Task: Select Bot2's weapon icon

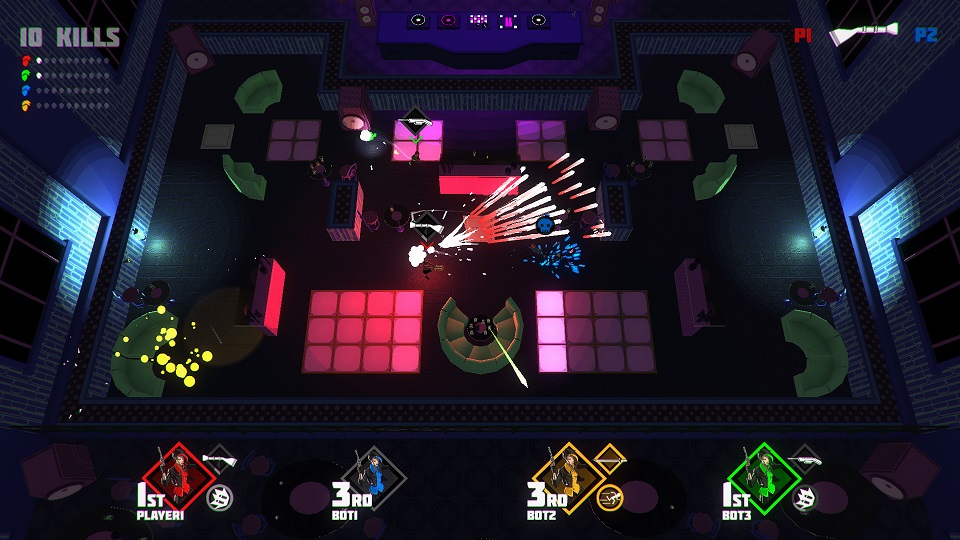Action: point(608,459)
